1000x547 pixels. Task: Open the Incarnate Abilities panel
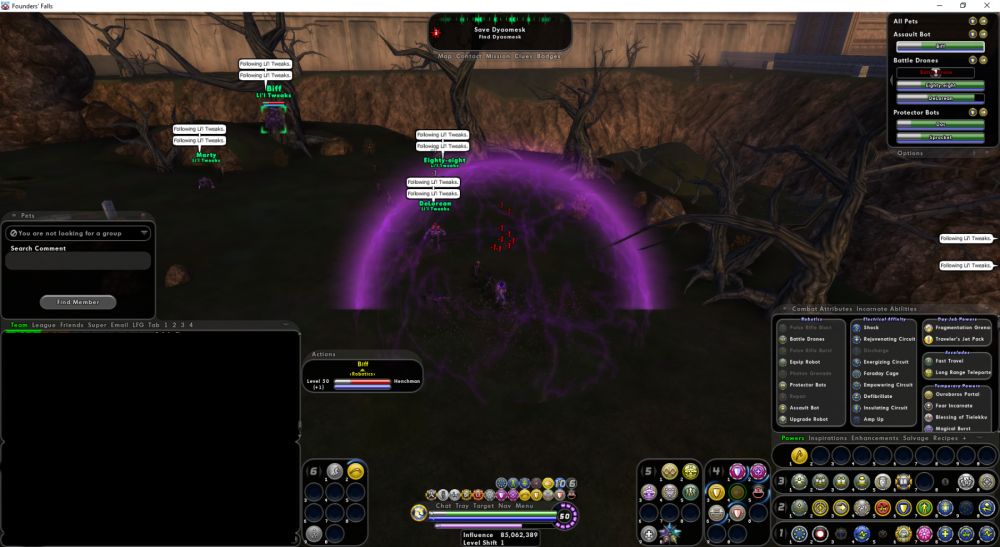coord(889,309)
